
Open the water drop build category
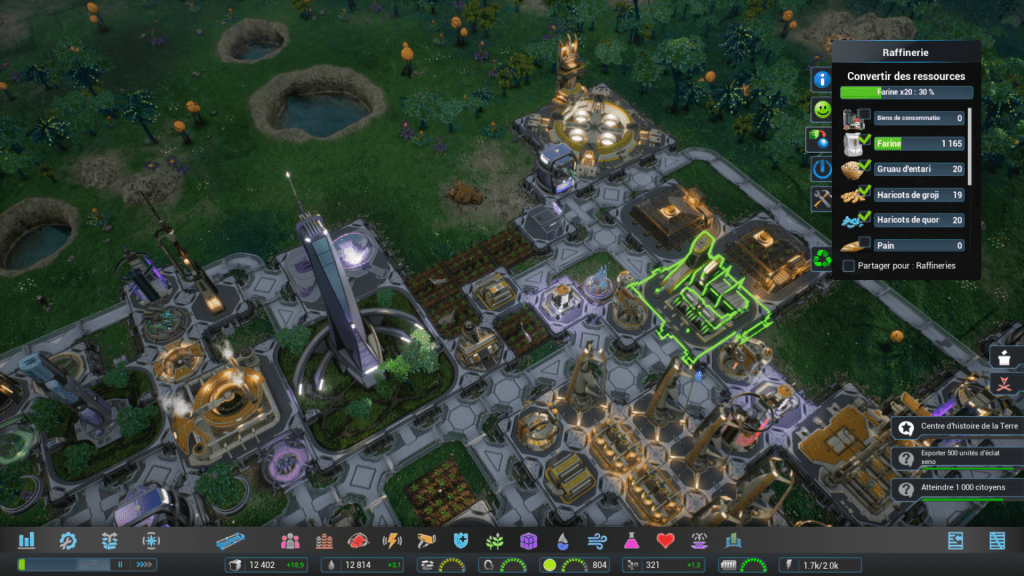click(x=563, y=541)
